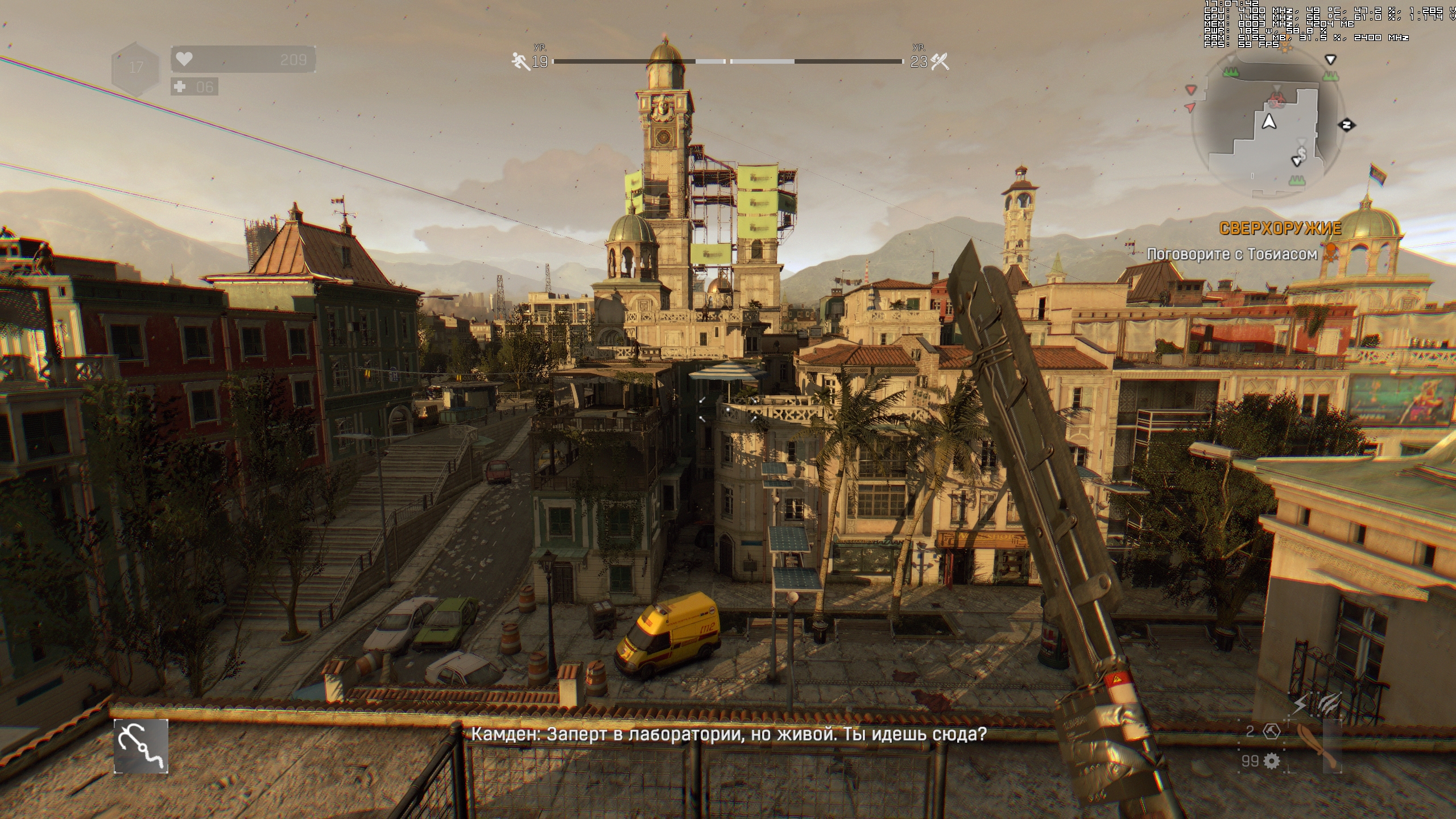Click the lightning bolt weapon upgrade icon
Screen dimensions: 1456x819
[x=1300, y=705]
